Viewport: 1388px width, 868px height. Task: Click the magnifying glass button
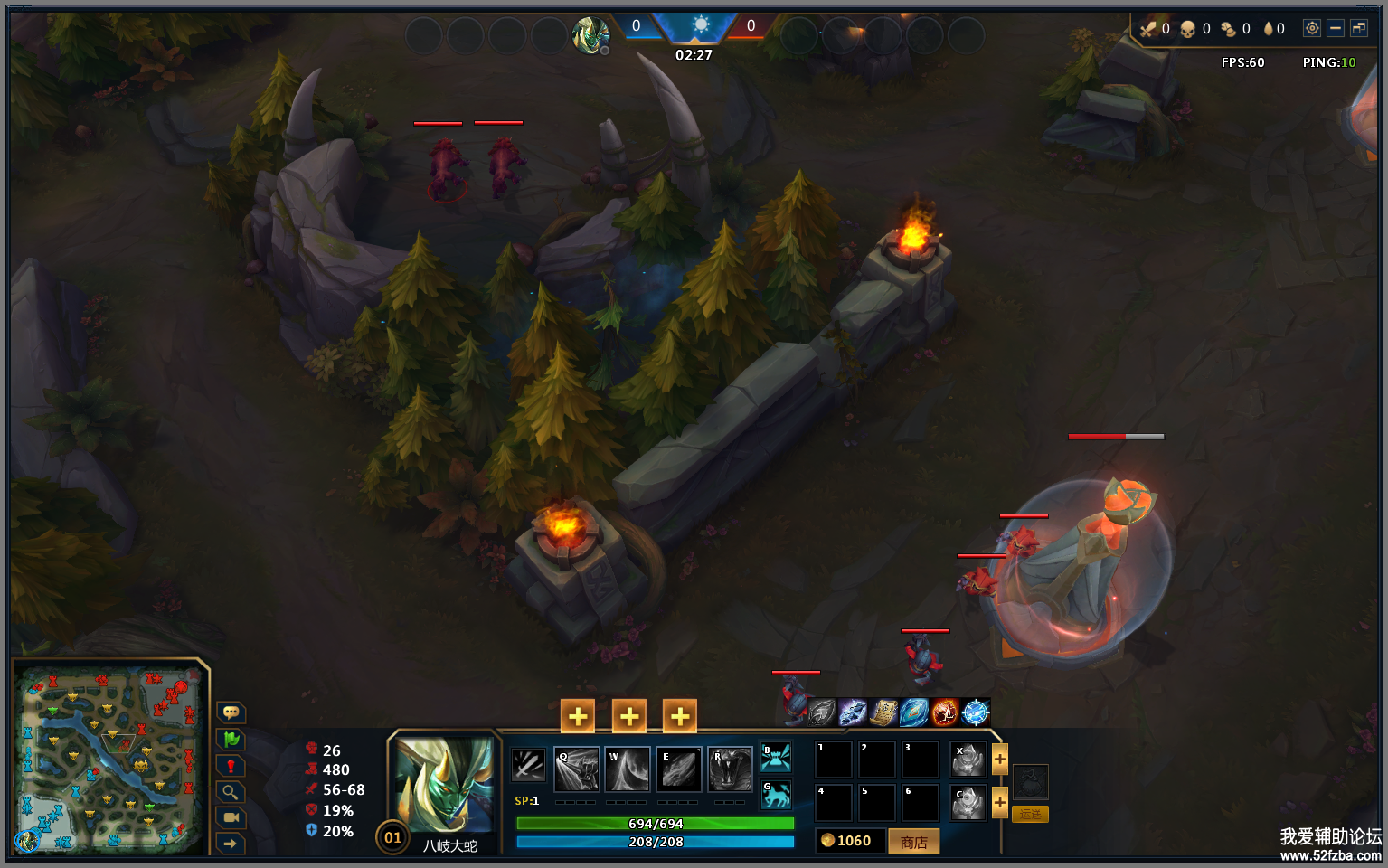231,792
